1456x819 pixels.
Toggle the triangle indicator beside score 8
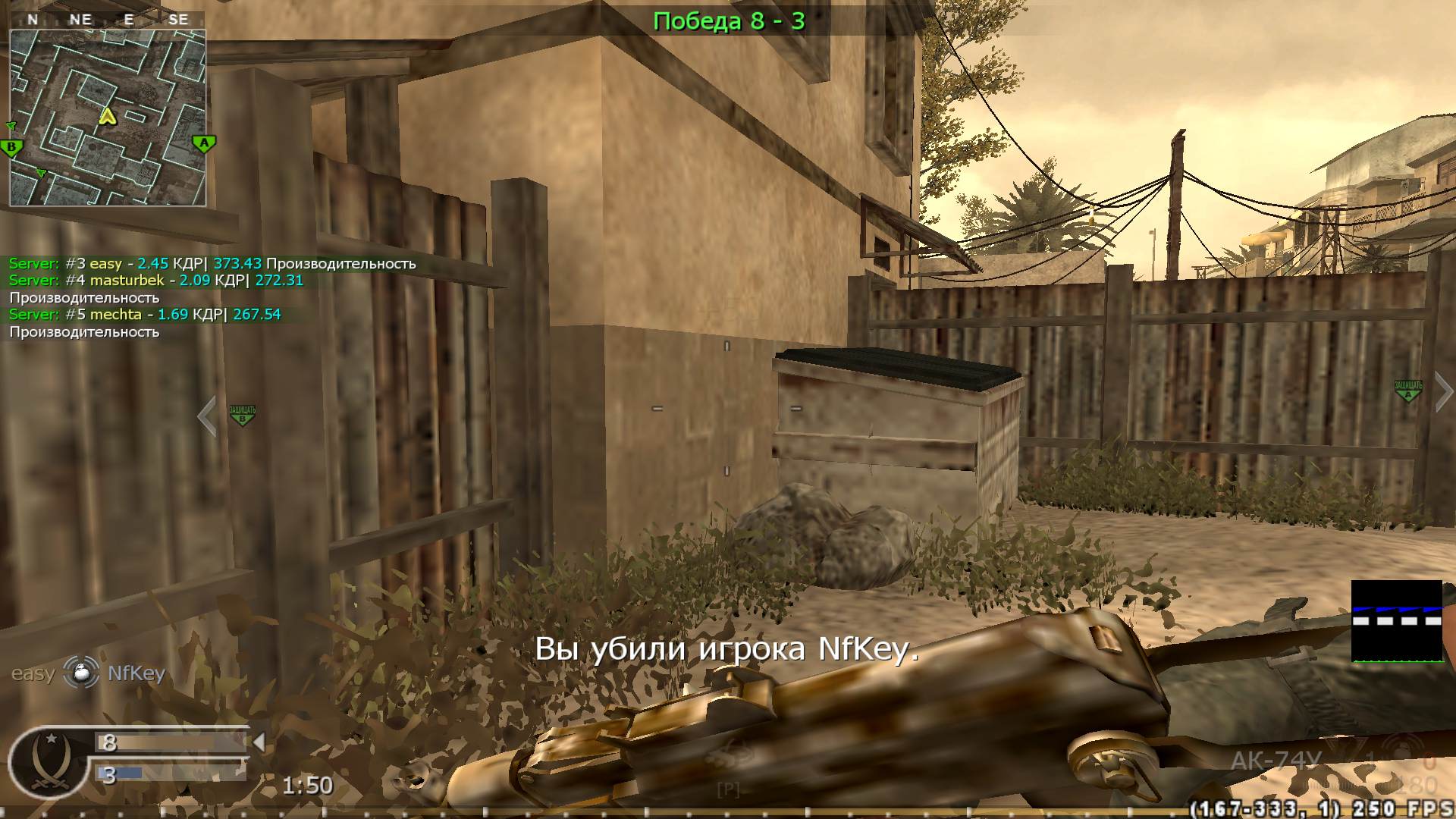[x=261, y=742]
